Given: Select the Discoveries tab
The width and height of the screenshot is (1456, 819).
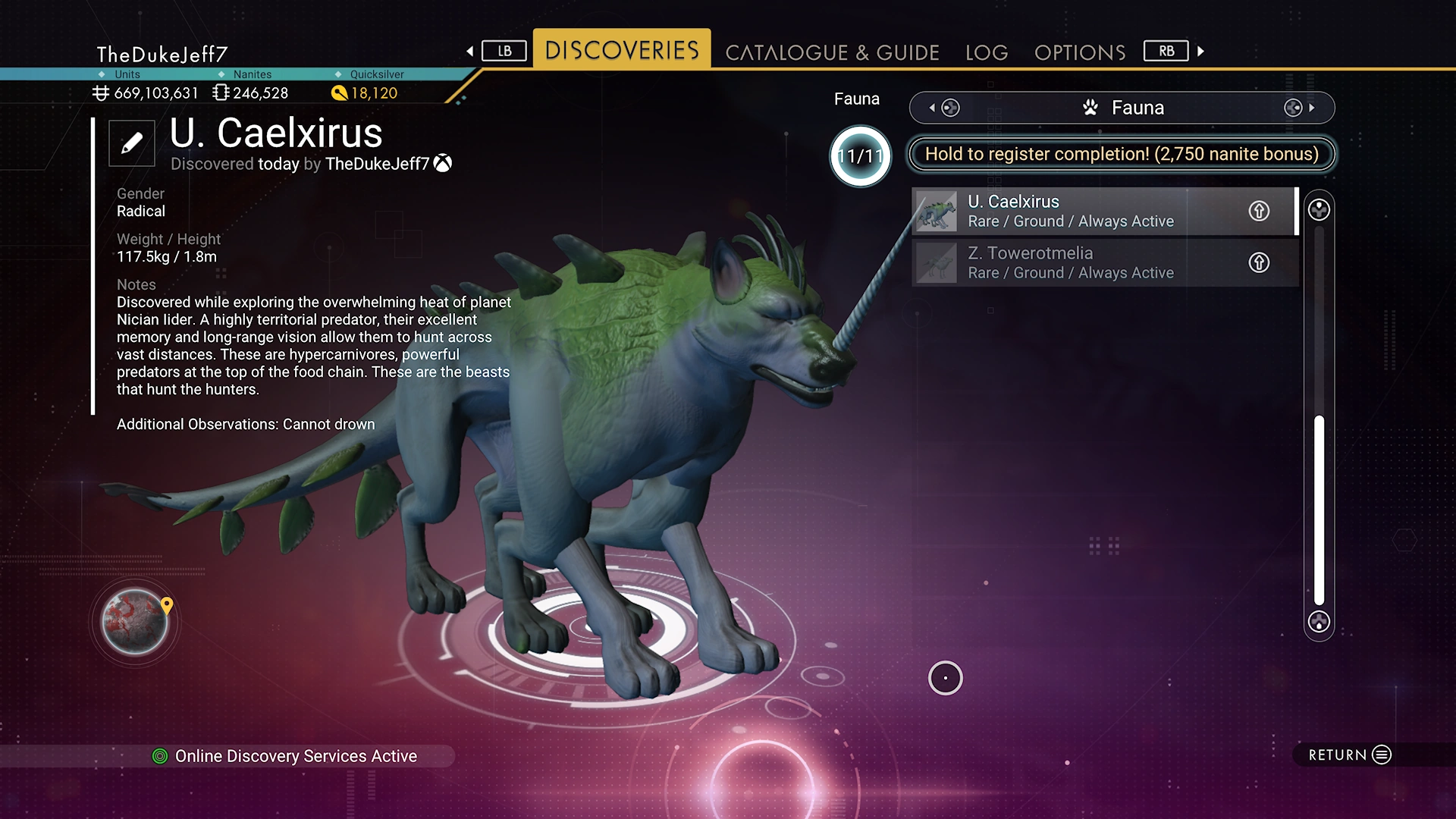Looking at the screenshot, I should [622, 50].
